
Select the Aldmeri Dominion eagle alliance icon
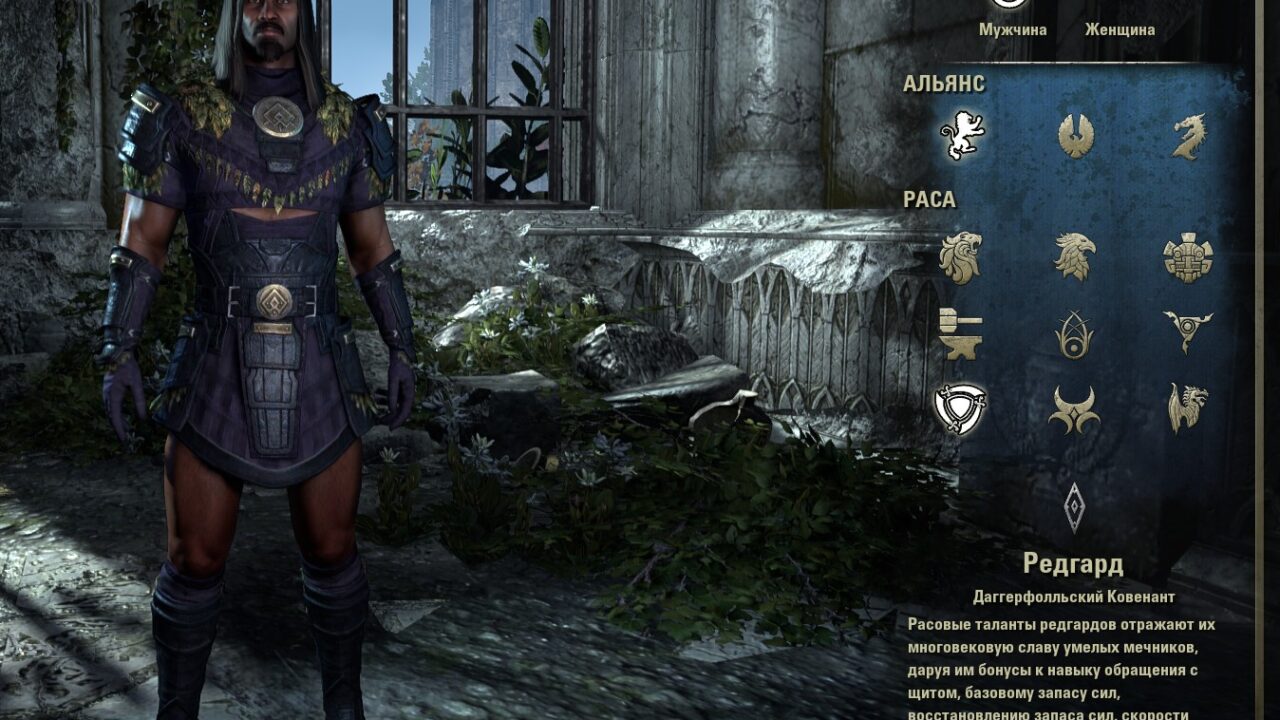(x=1076, y=135)
